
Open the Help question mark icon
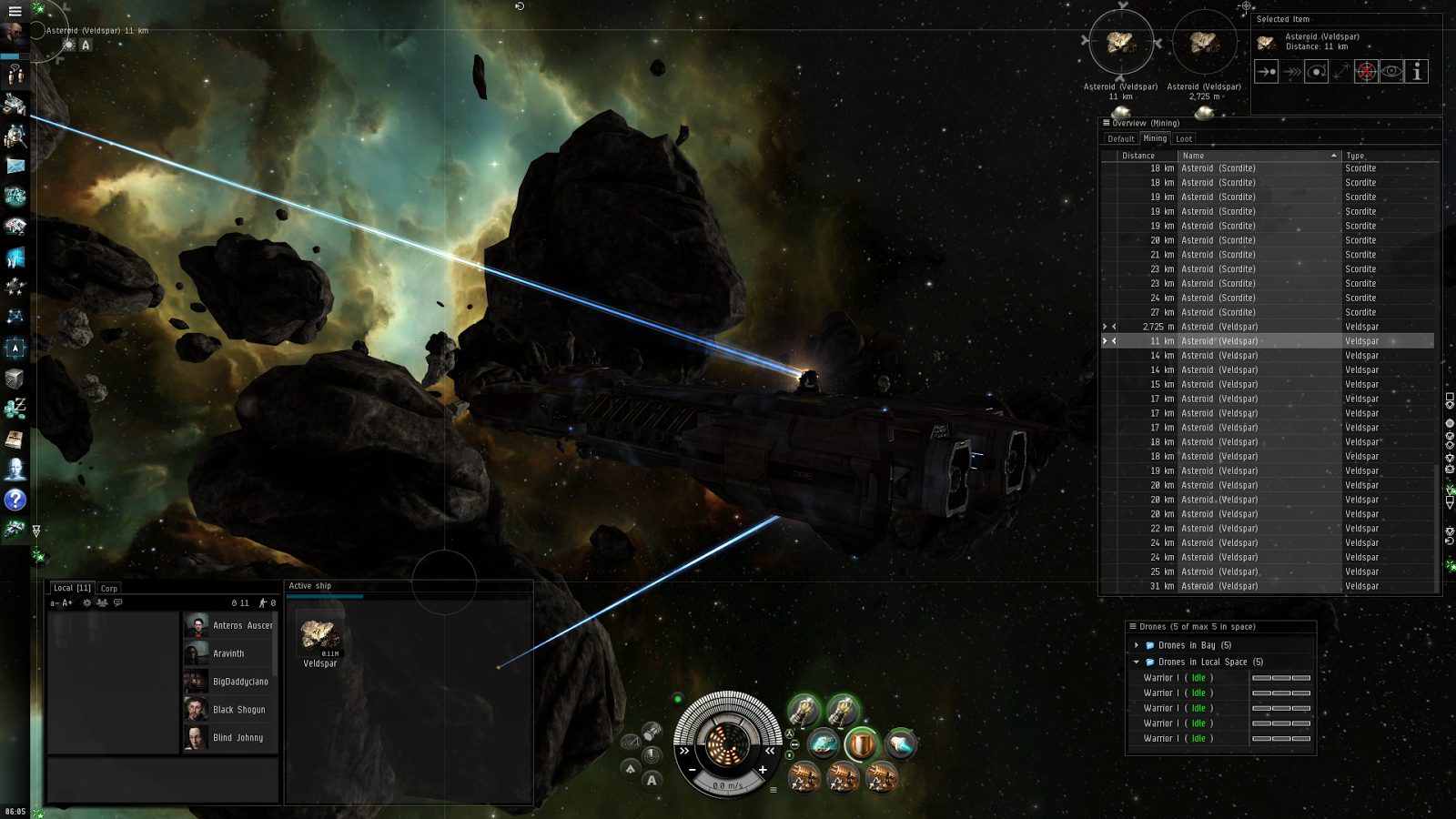tap(15, 500)
